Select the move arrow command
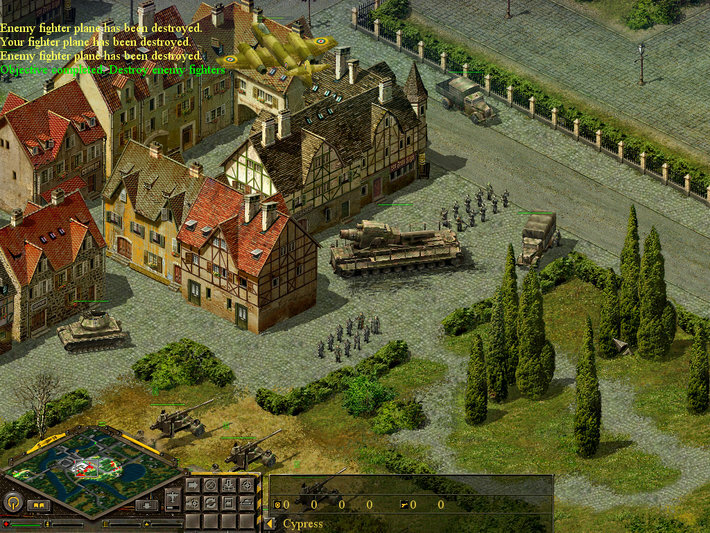The height and width of the screenshot is (533, 710). [x=193, y=486]
